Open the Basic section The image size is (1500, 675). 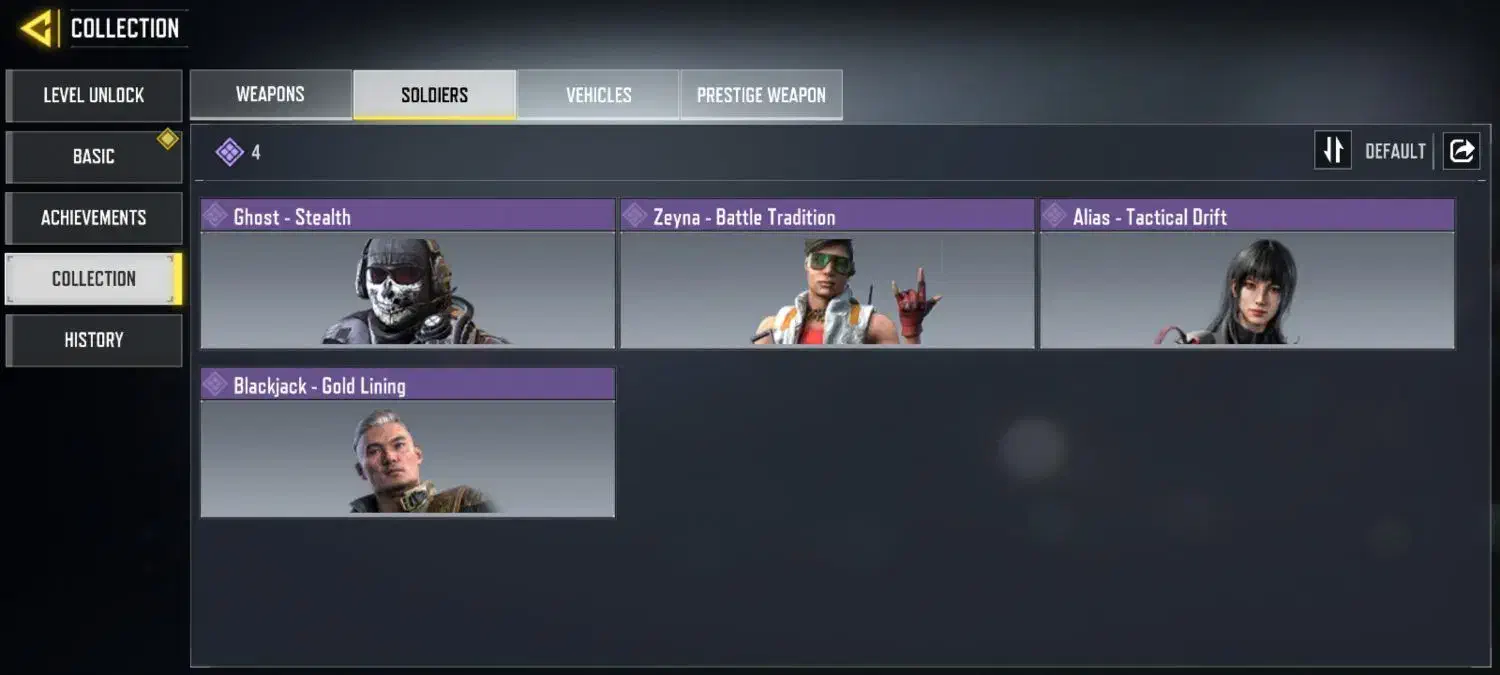coord(94,157)
